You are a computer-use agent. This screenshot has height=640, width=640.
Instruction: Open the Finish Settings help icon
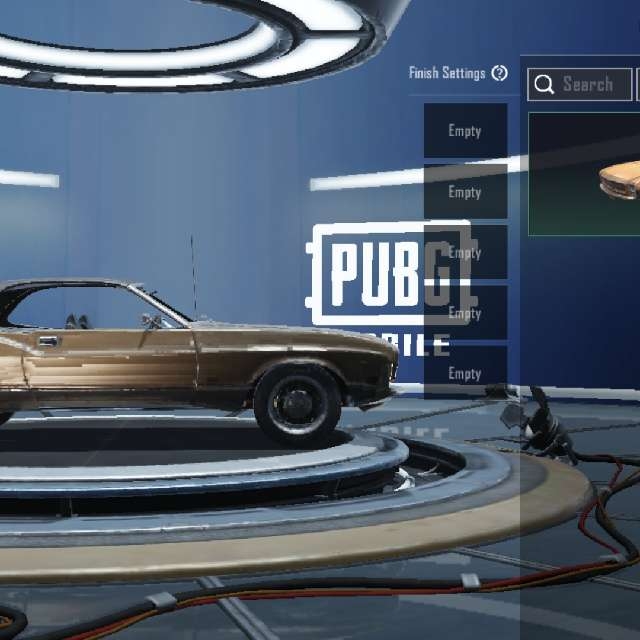click(x=500, y=73)
